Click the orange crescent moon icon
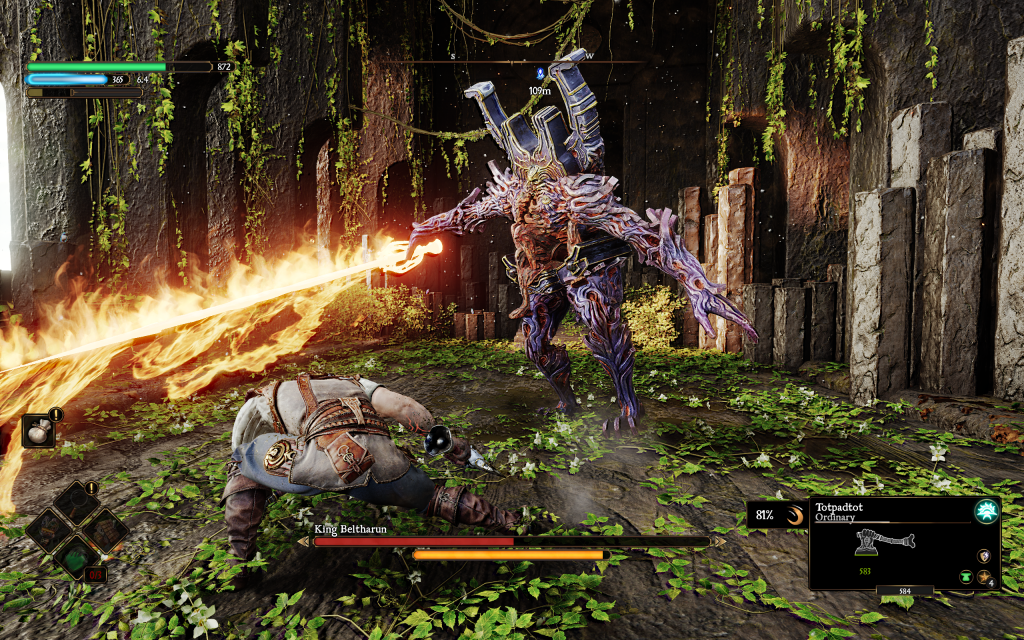1024x640 pixels. point(795,516)
